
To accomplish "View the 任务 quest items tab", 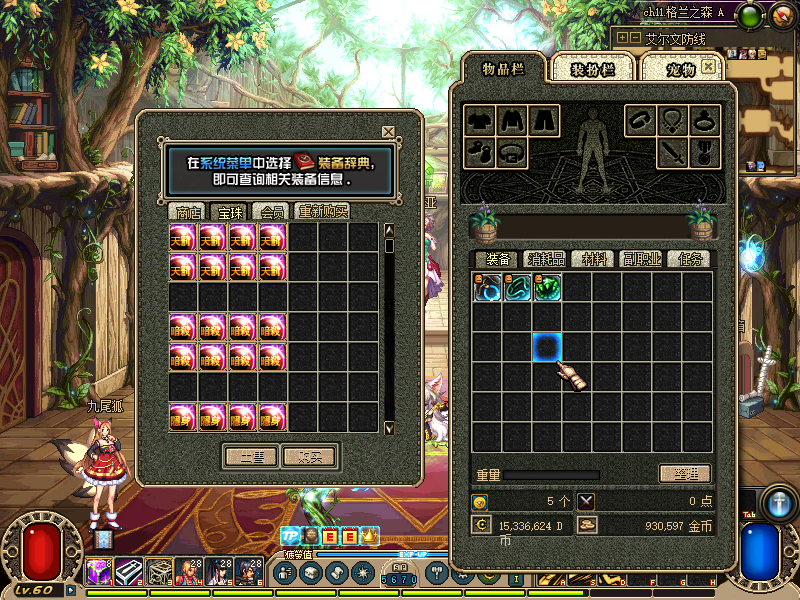I will tap(689, 259).
